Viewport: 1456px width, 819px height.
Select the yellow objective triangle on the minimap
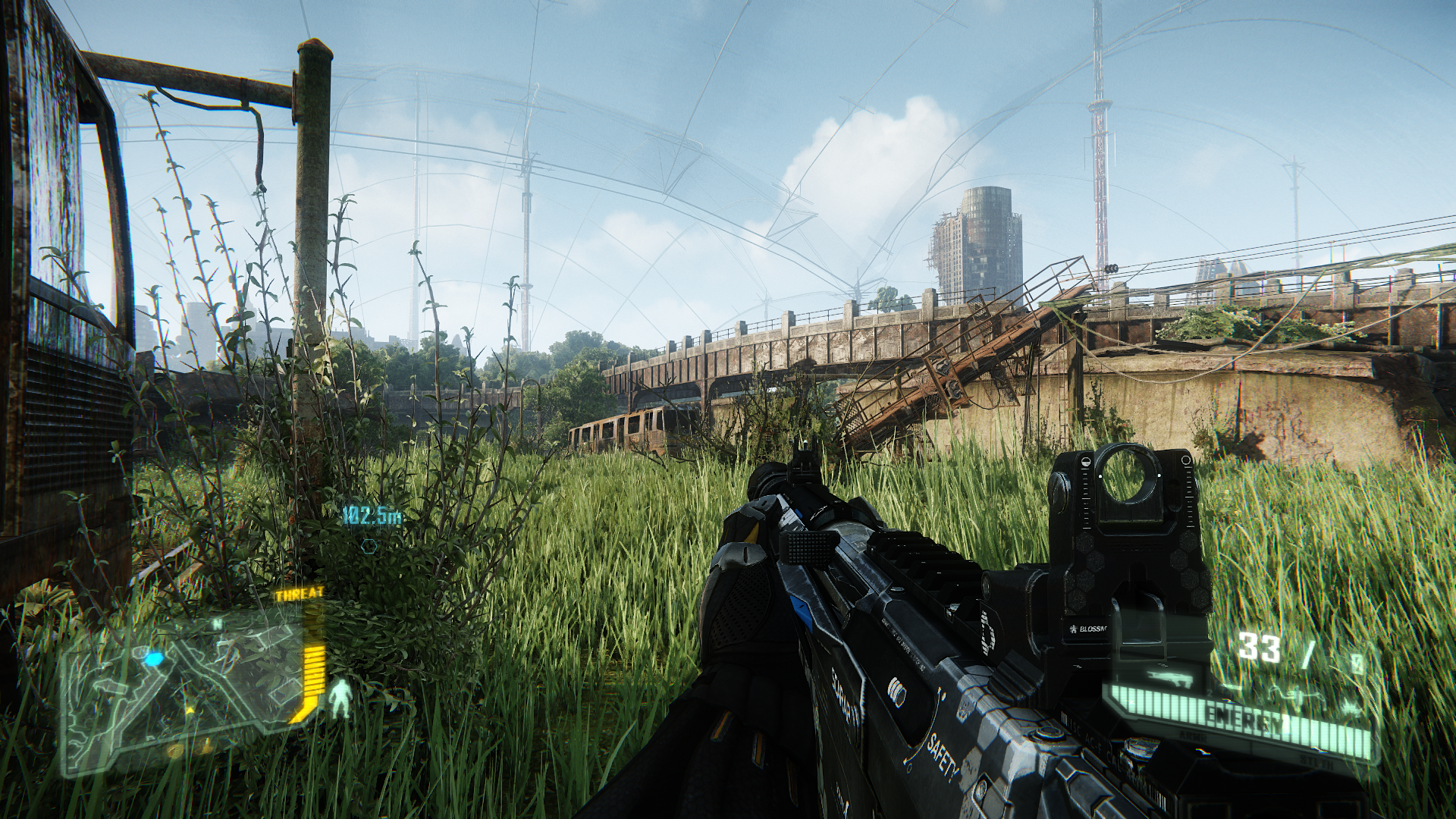(190, 711)
